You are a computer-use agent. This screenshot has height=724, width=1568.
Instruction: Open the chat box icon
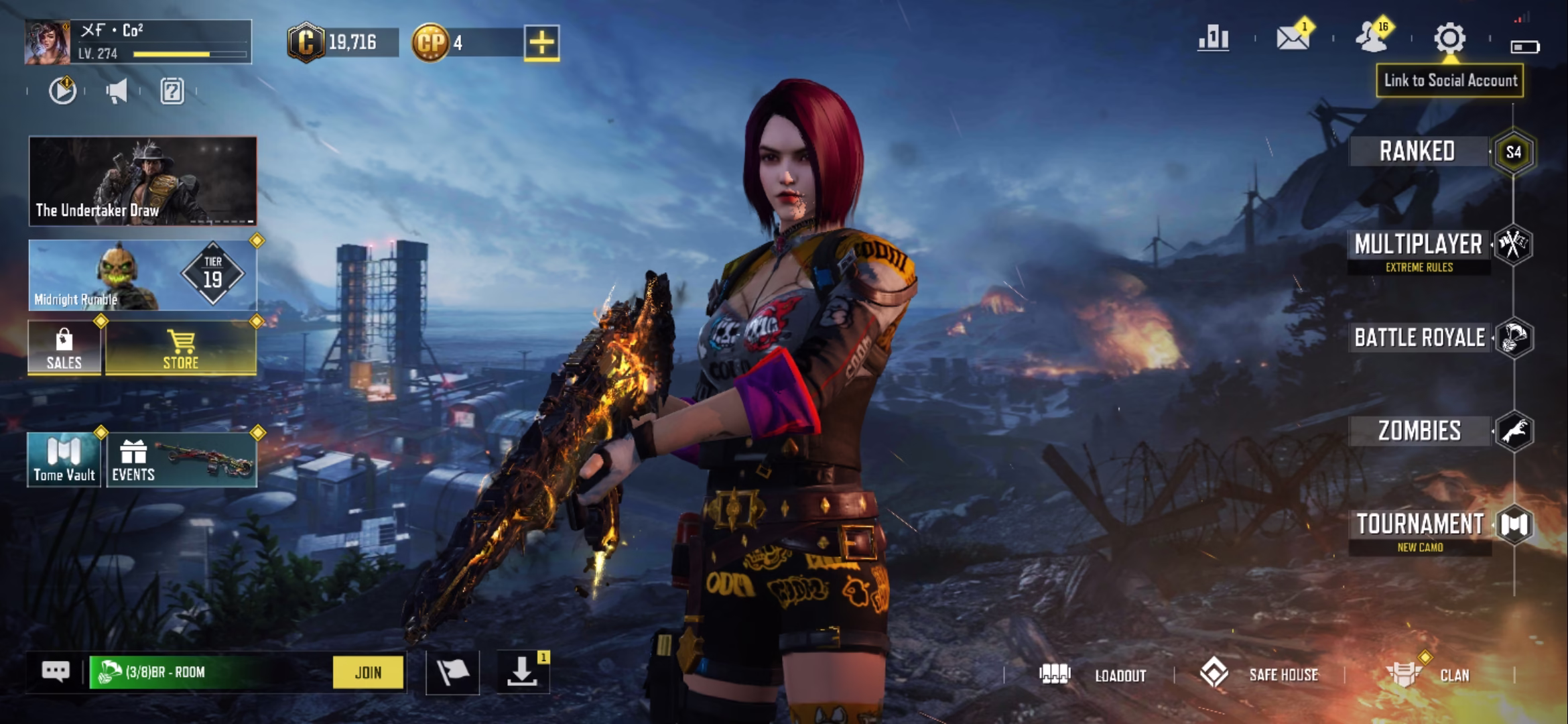(x=56, y=671)
